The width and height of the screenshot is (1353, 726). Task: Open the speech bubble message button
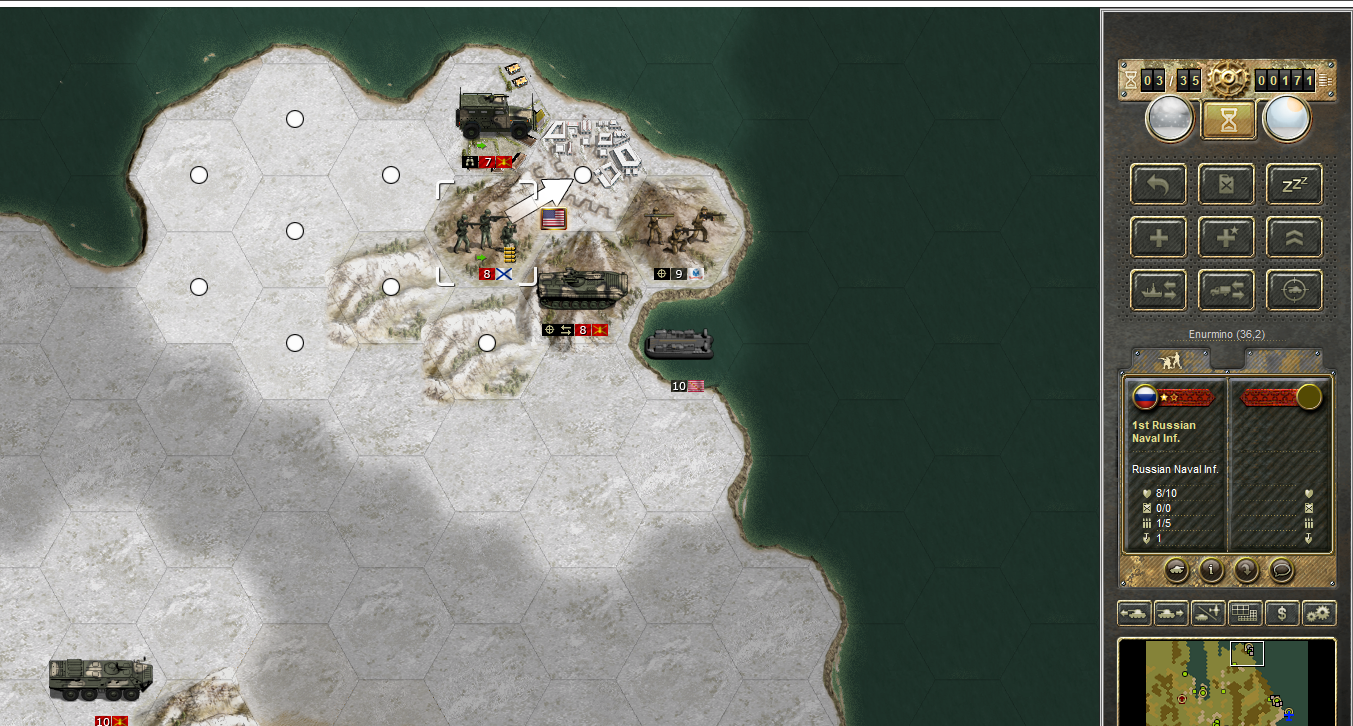(1281, 571)
